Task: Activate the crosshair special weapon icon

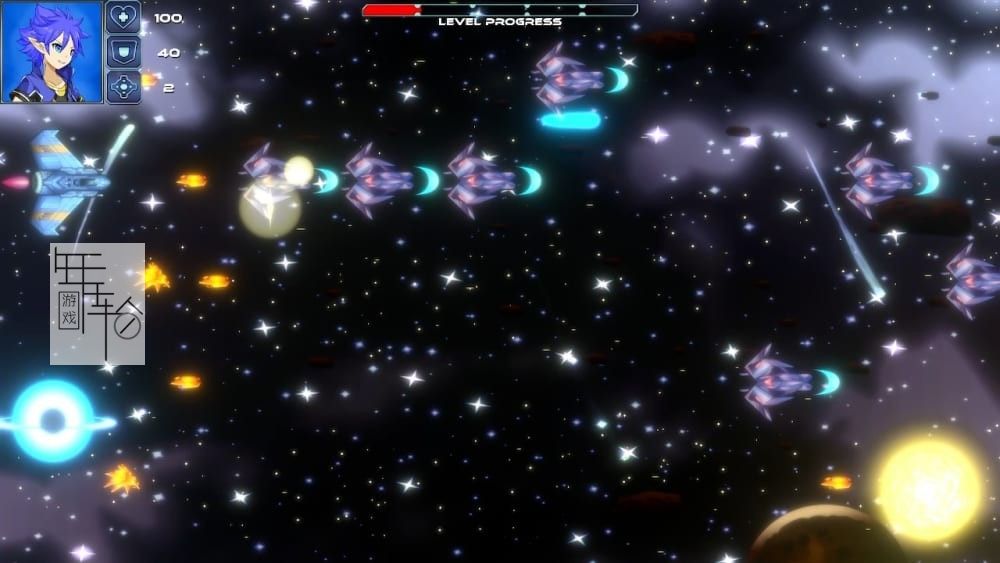Action: [123, 87]
